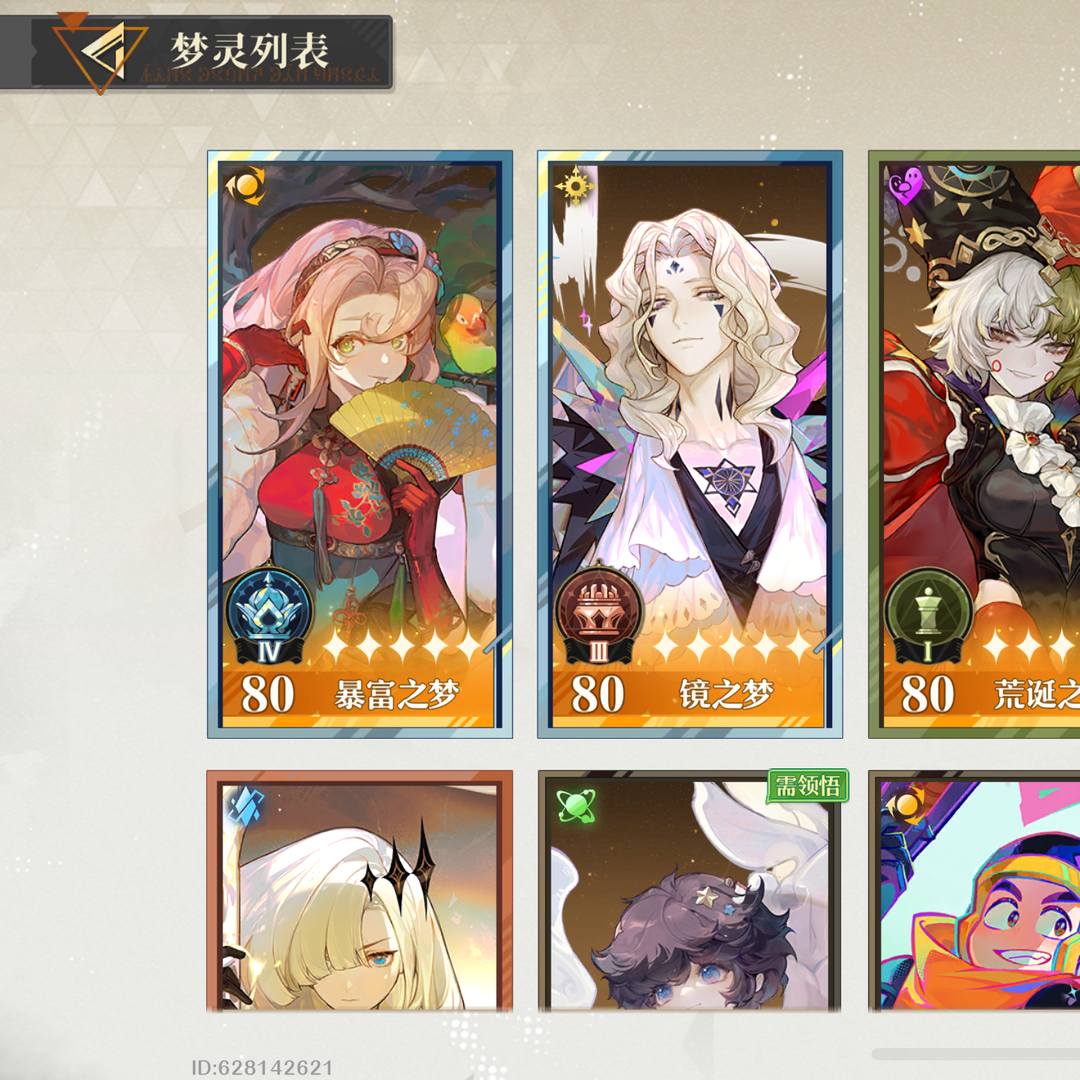Select the 暴富之梦 character card
1080x1080 pixels.
coord(360,445)
